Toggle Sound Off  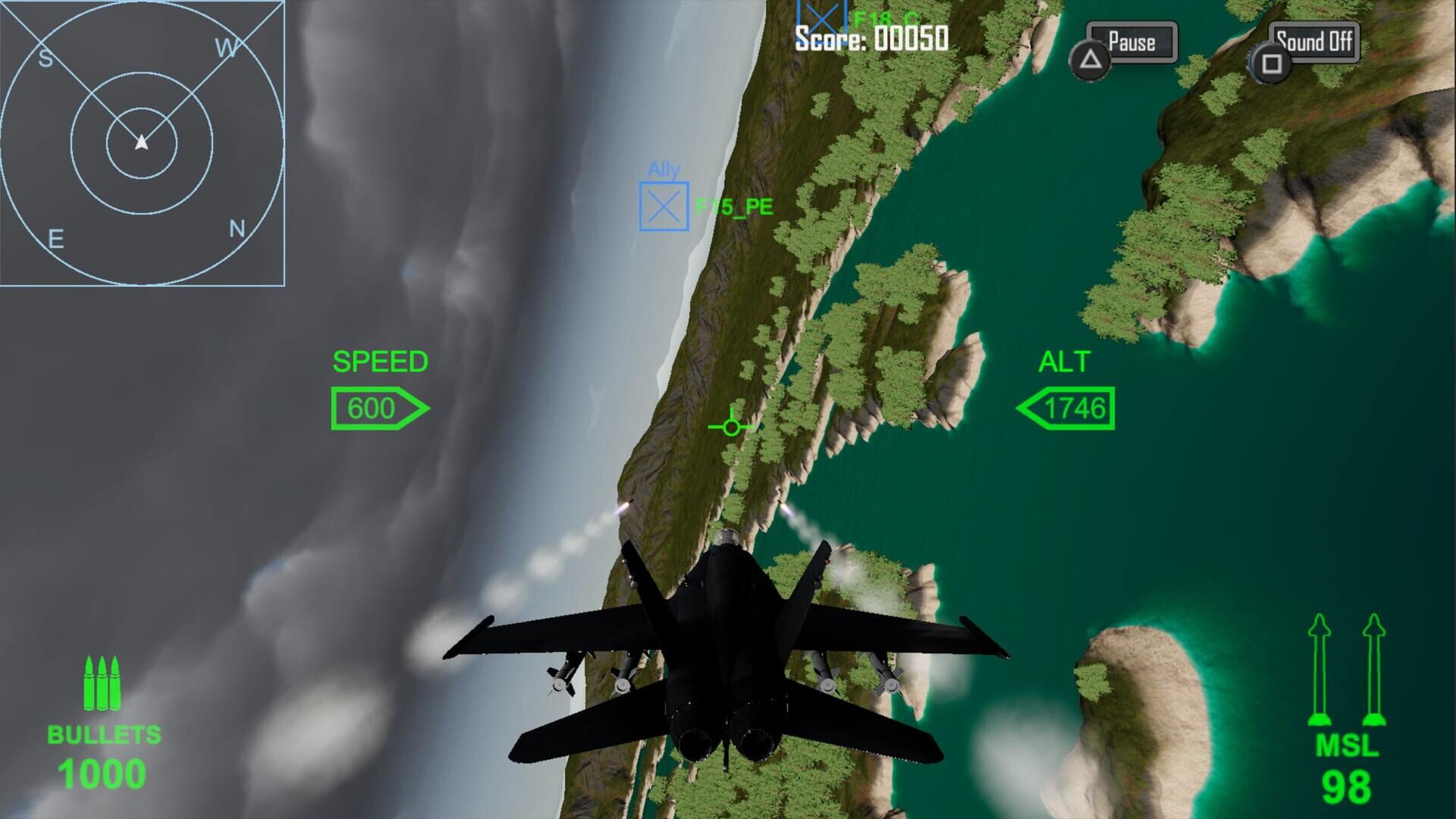coord(1313,42)
